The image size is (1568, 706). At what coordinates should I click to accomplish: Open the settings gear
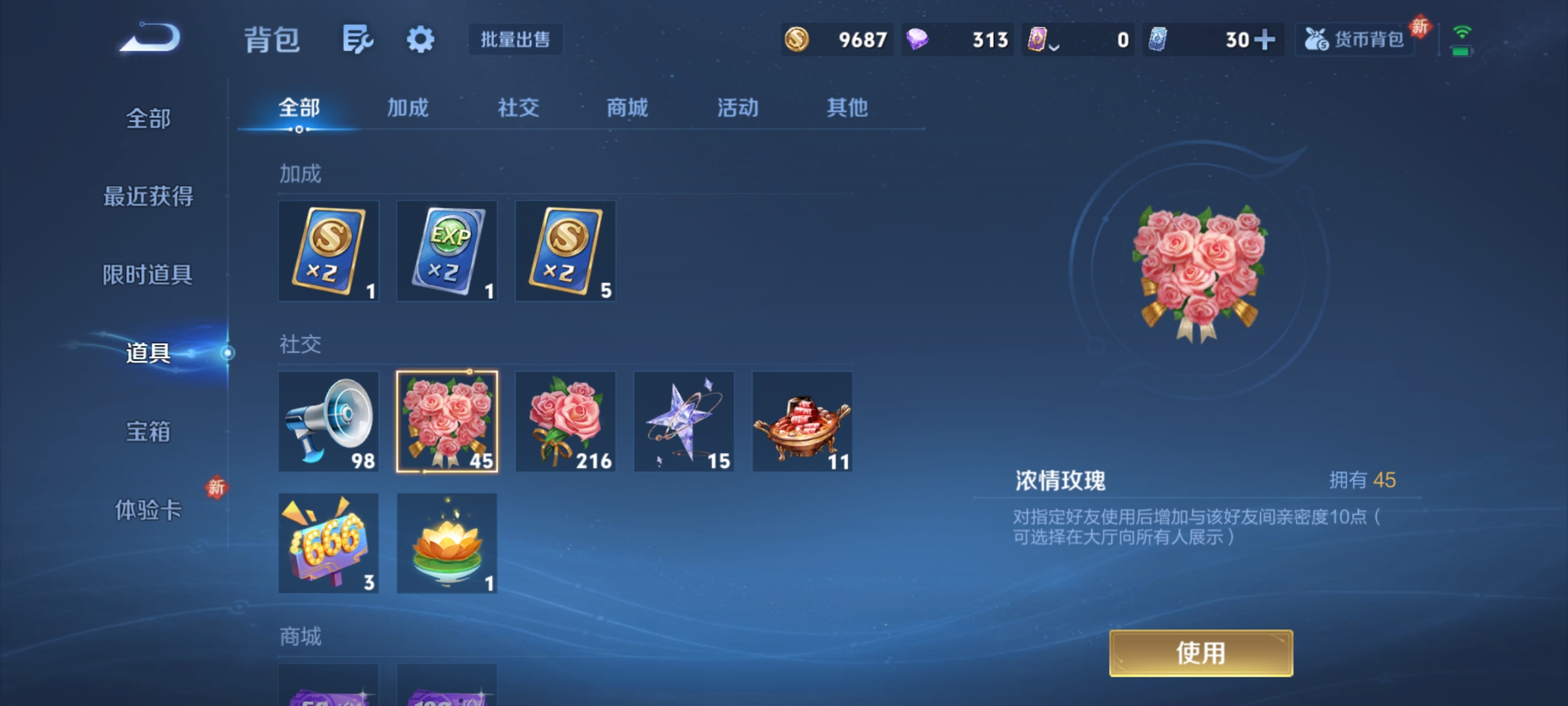point(420,39)
